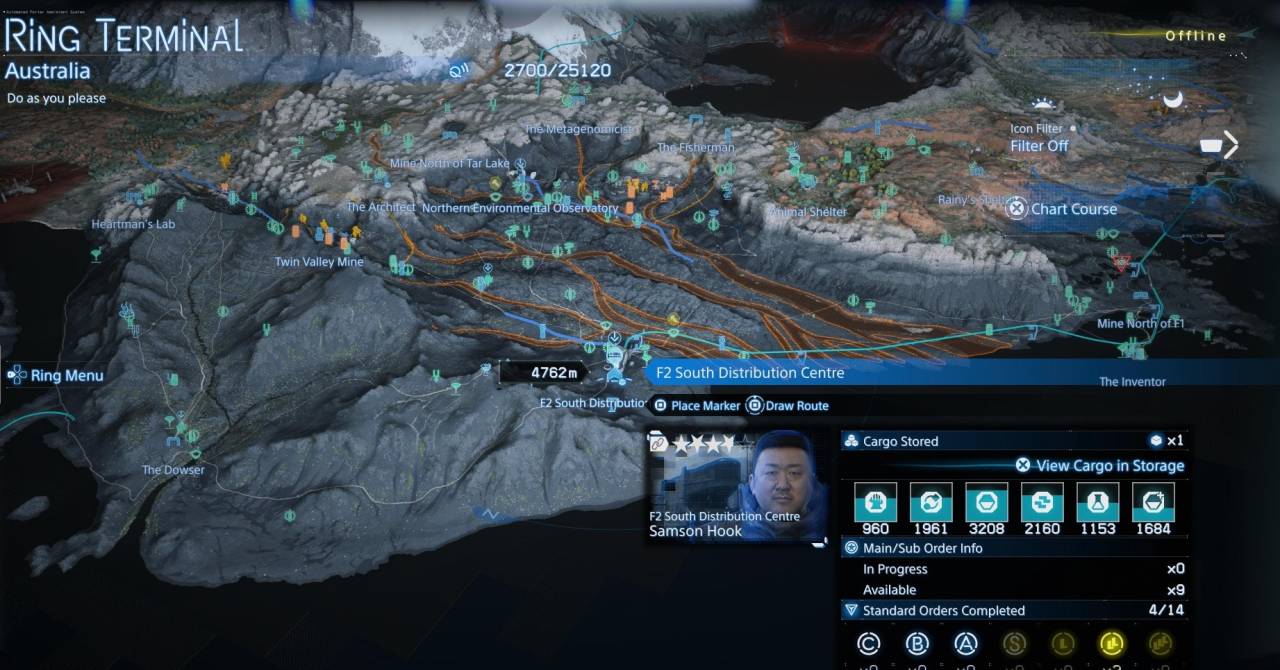Image resolution: width=1280 pixels, height=670 pixels.
Task: Pick the Northern Environmental Observatory marker
Action: click(520, 208)
